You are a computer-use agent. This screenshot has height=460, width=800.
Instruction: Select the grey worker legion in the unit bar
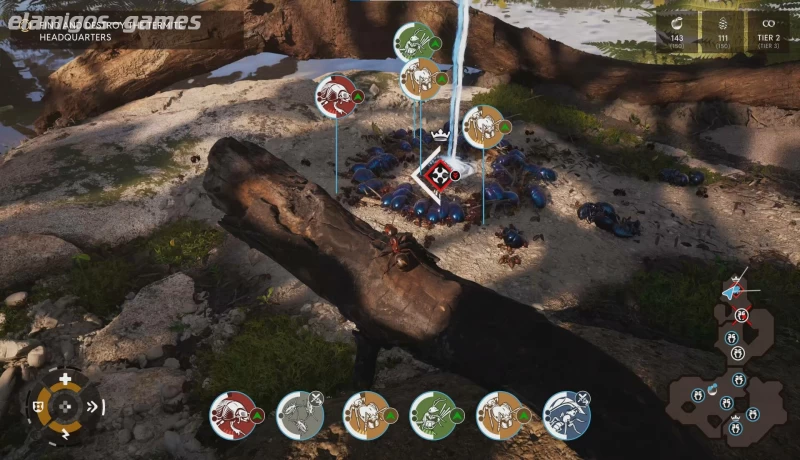coord(299,414)
